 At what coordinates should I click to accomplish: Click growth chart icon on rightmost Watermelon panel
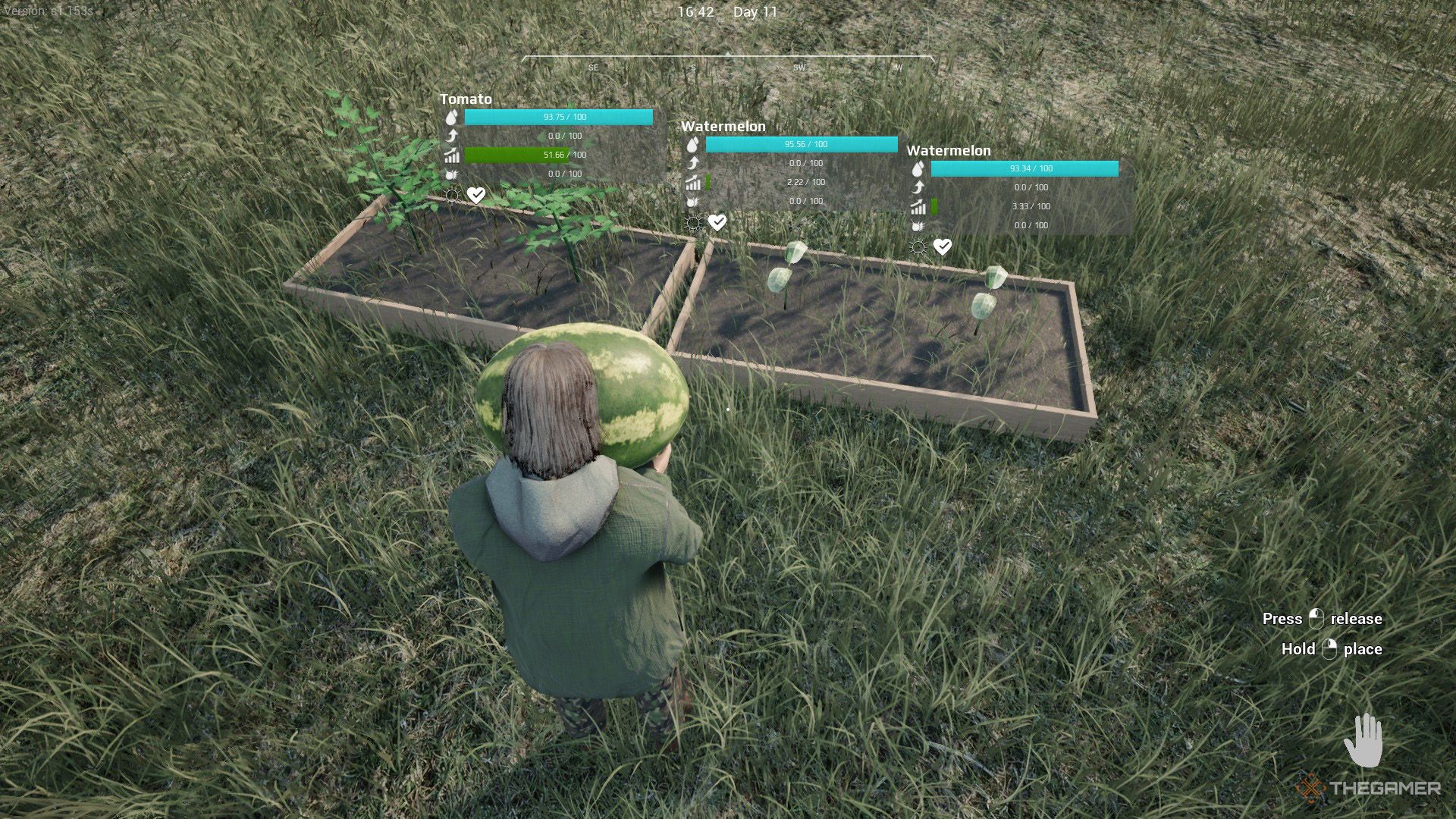919,206
